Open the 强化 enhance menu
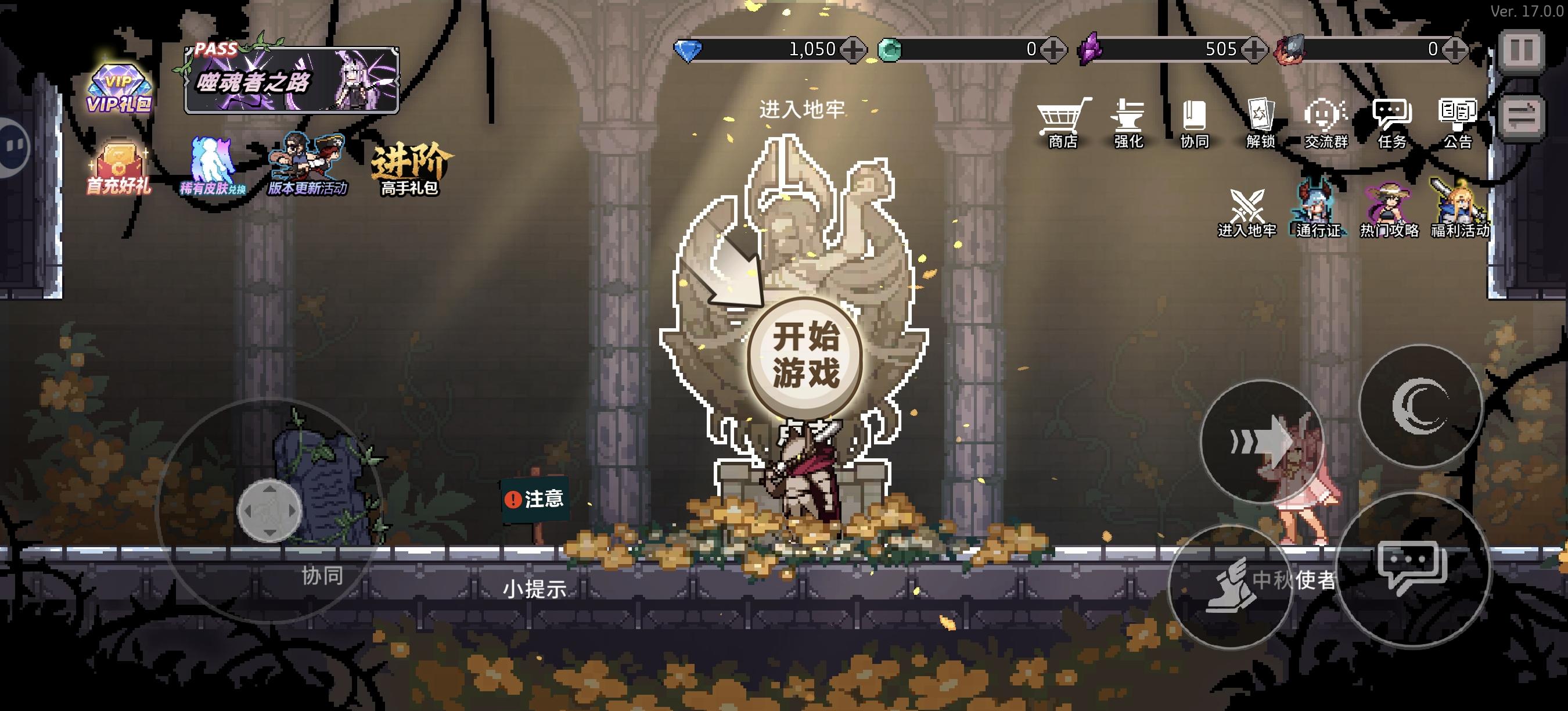1568x711 pixels. (1130, 122)
